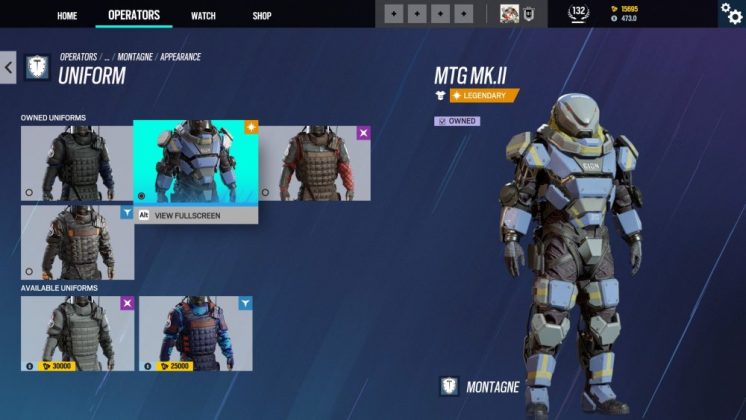Go to the Home tab
This screenshot has height=420, width=746.
click(x=67, y=15)
